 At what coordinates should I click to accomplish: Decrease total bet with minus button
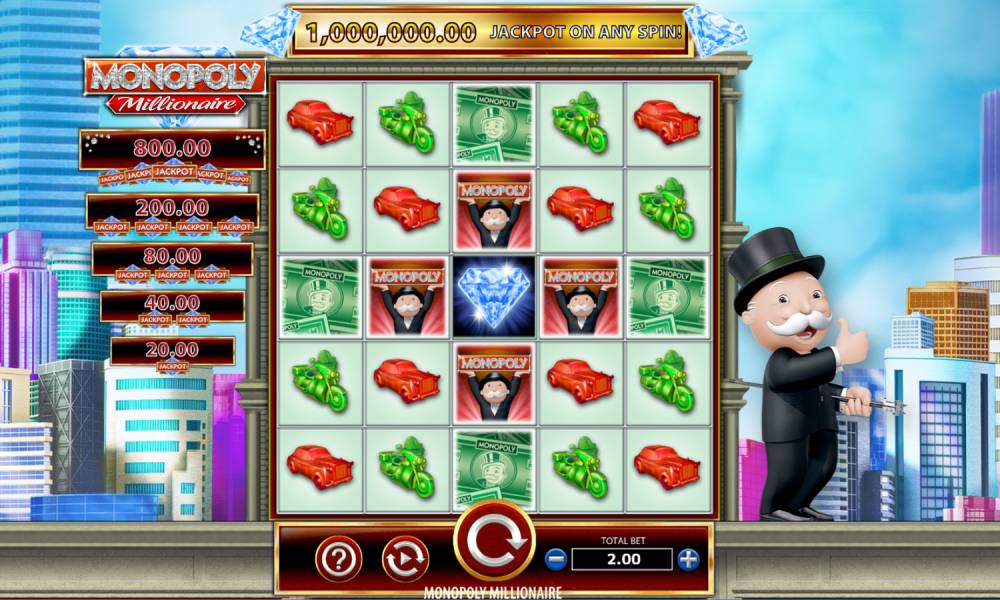[557, 559]
